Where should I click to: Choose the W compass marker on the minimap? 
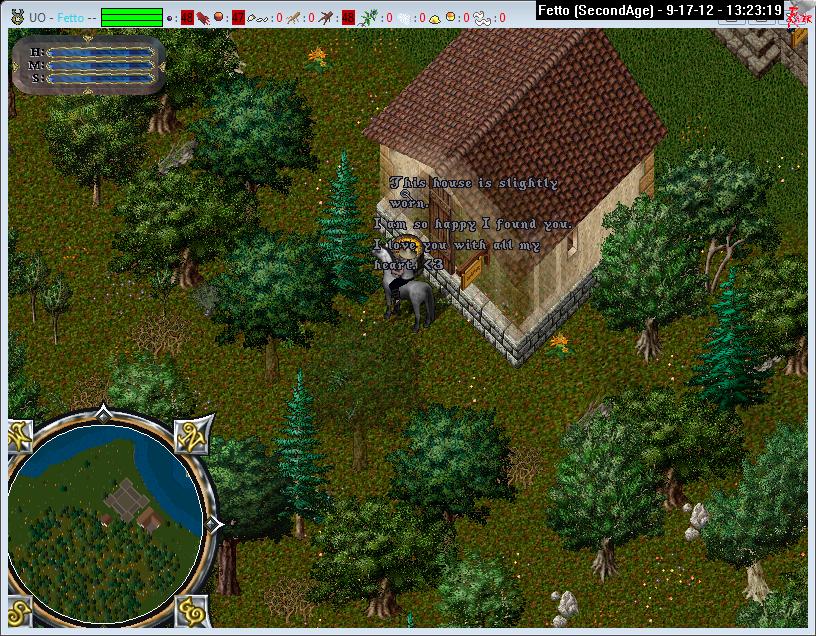click(21, 435)
